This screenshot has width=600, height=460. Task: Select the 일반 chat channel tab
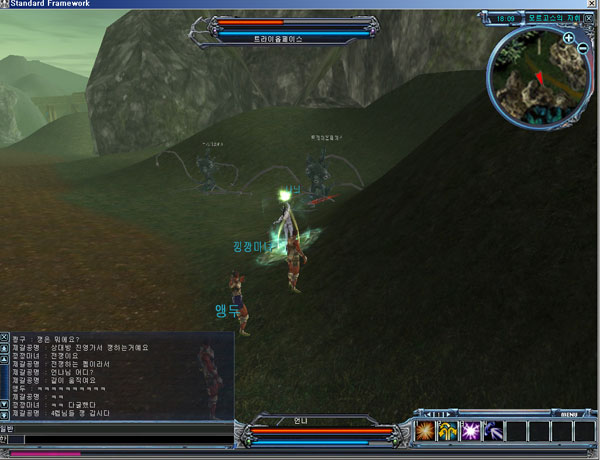click(6, 427)
